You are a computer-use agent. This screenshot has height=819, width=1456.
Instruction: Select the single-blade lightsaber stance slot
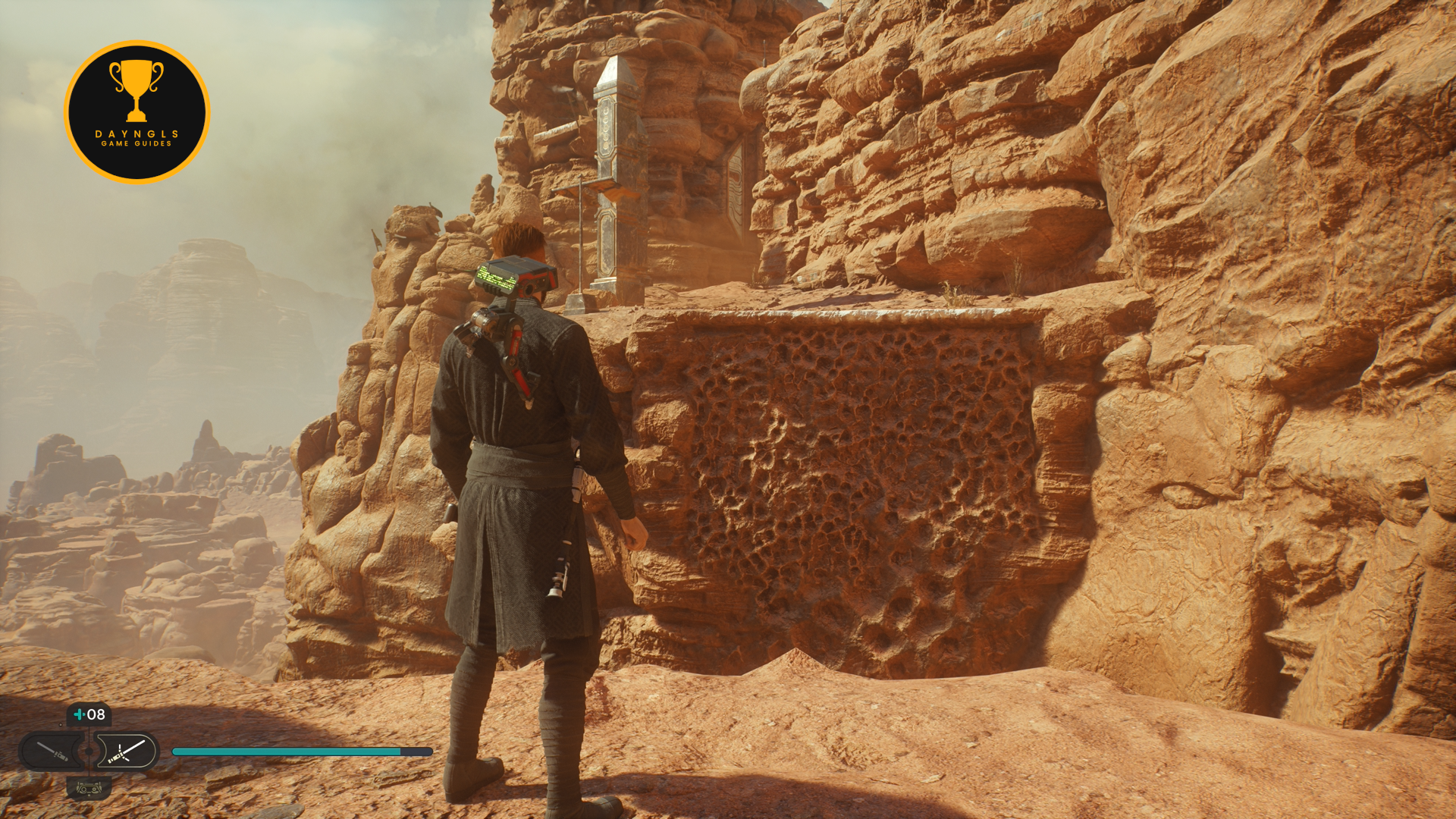click(52, 752)
